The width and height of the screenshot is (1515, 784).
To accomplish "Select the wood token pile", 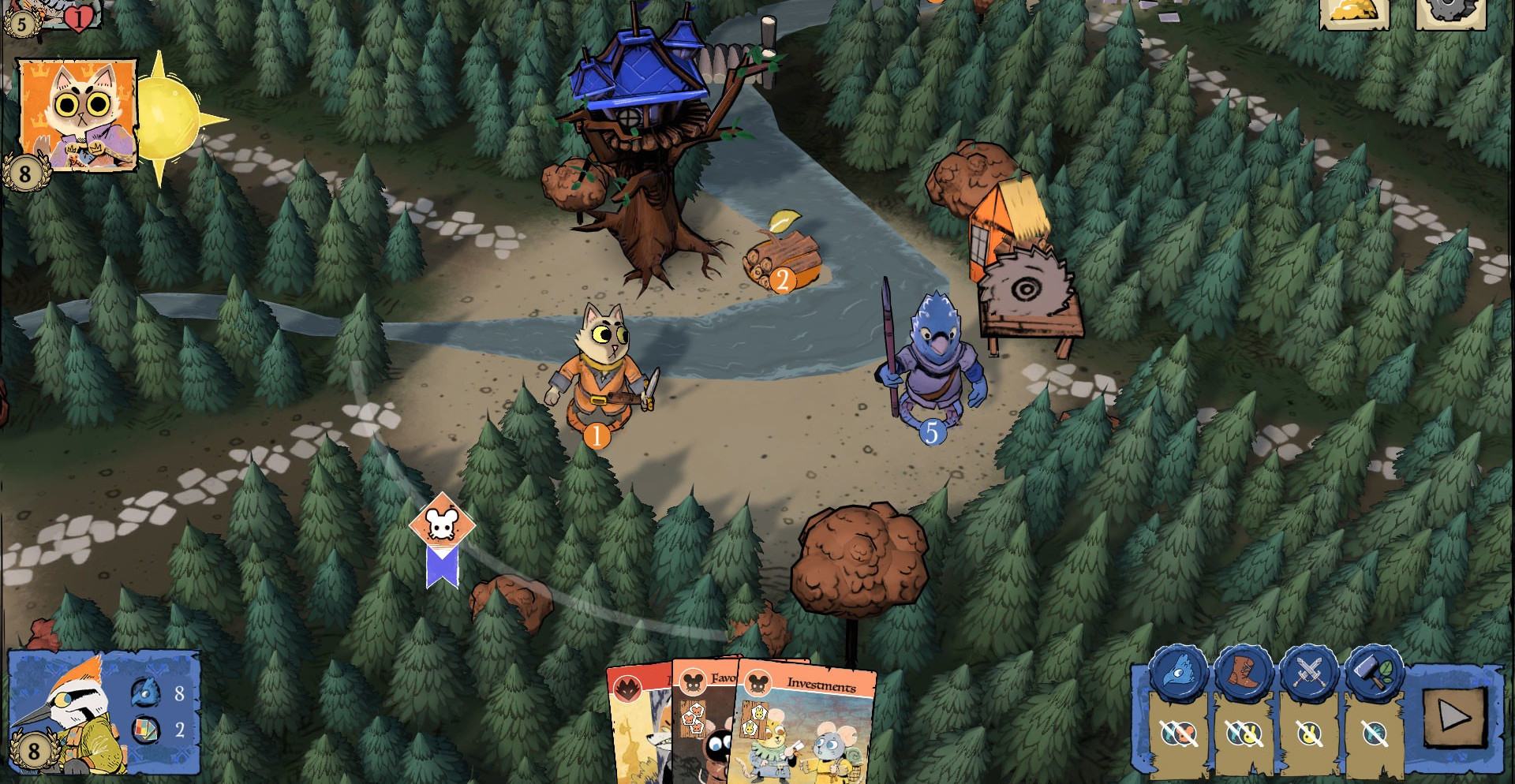I will pyautogui.click(x=781, y=259).
